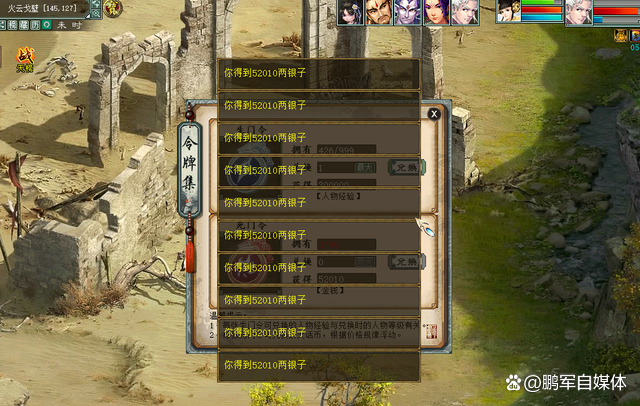Viewport: 640px width, 406px height.
Task: Select the black-haired girl team portrait
Action: point(349,12)
